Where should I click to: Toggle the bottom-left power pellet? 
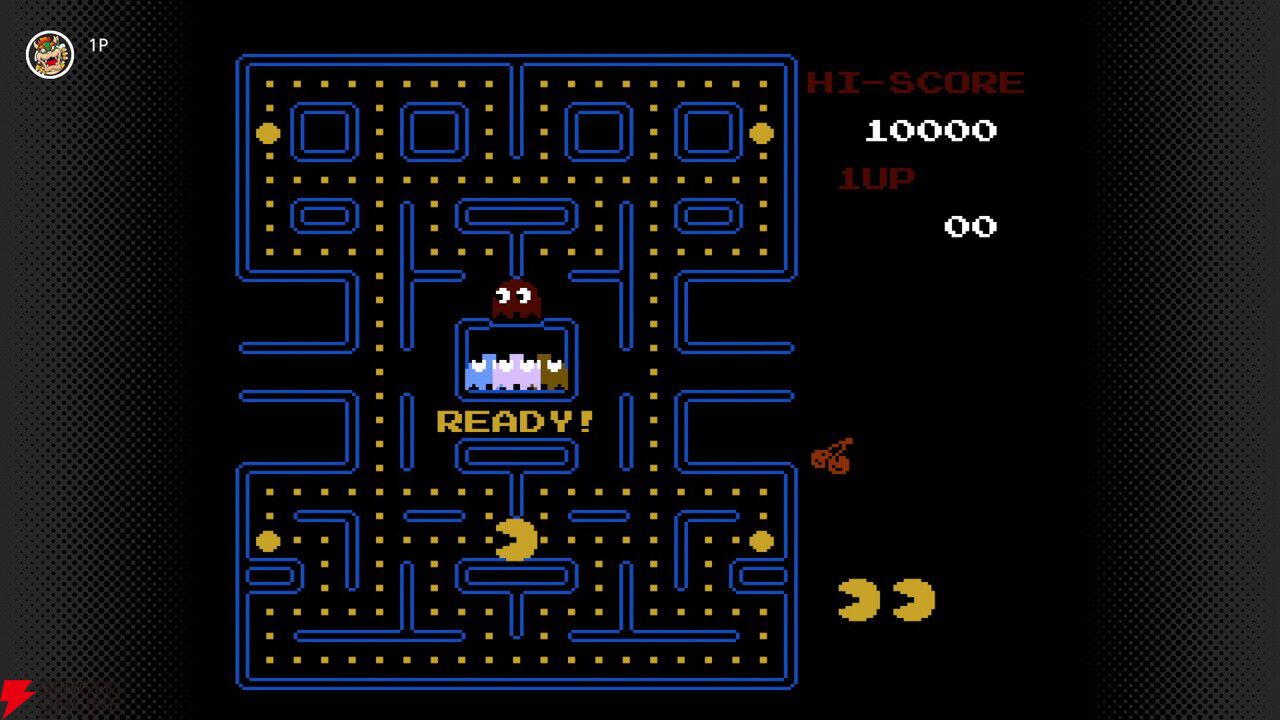click(x=265, y=540)
